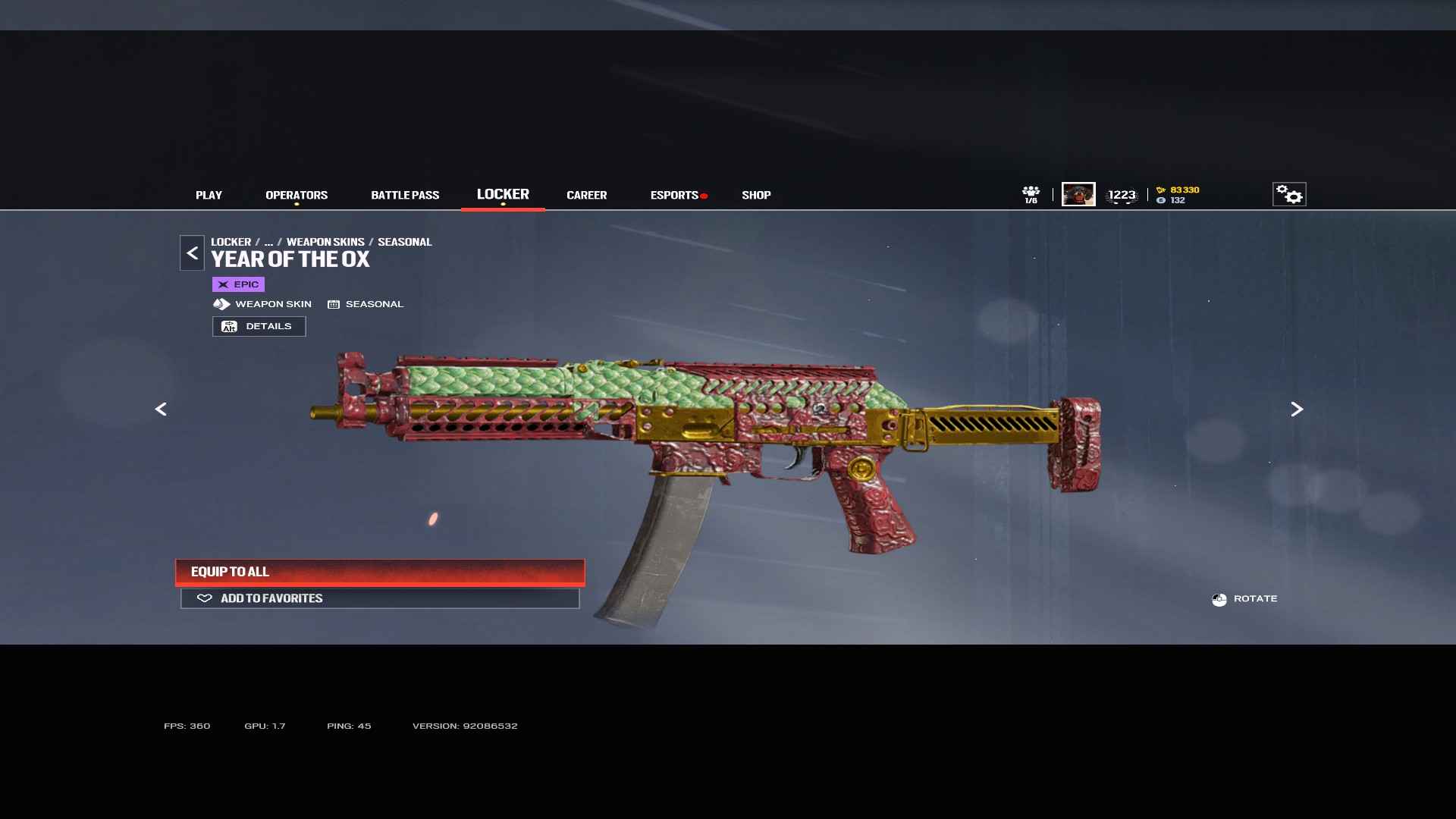The height and width of the screenshot is (819, 1456).
Task: Open the skin Details button
Action: coord(259,326)
